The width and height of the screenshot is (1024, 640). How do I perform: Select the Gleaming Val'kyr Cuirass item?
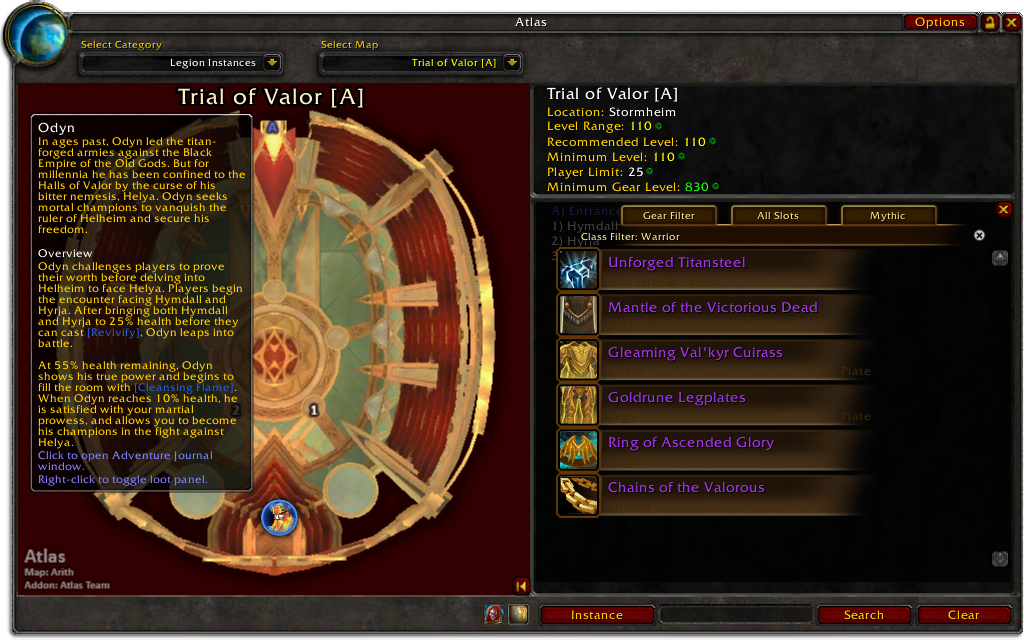click(695, 353)
